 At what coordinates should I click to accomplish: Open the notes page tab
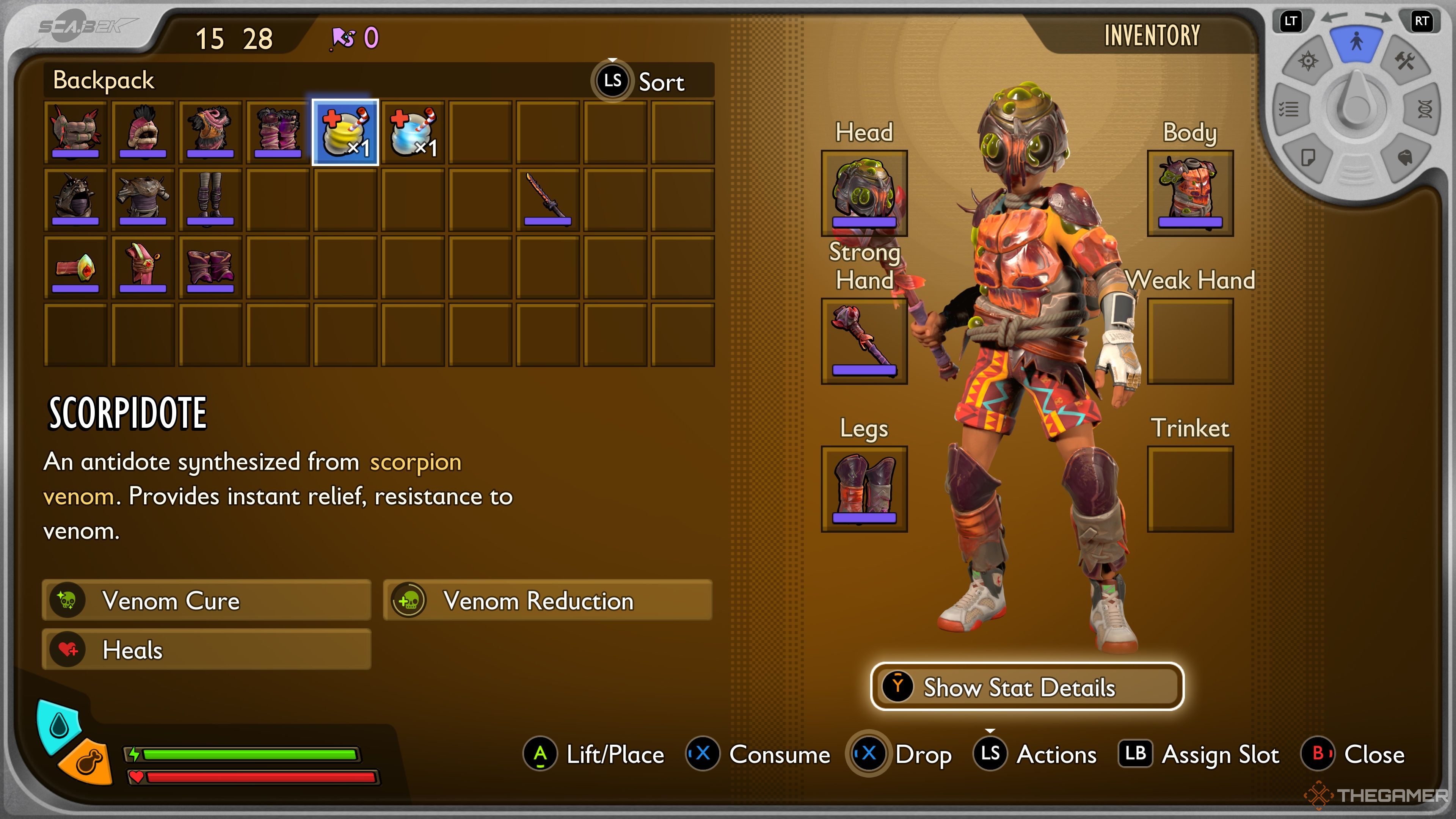[x=1308, y=157]
